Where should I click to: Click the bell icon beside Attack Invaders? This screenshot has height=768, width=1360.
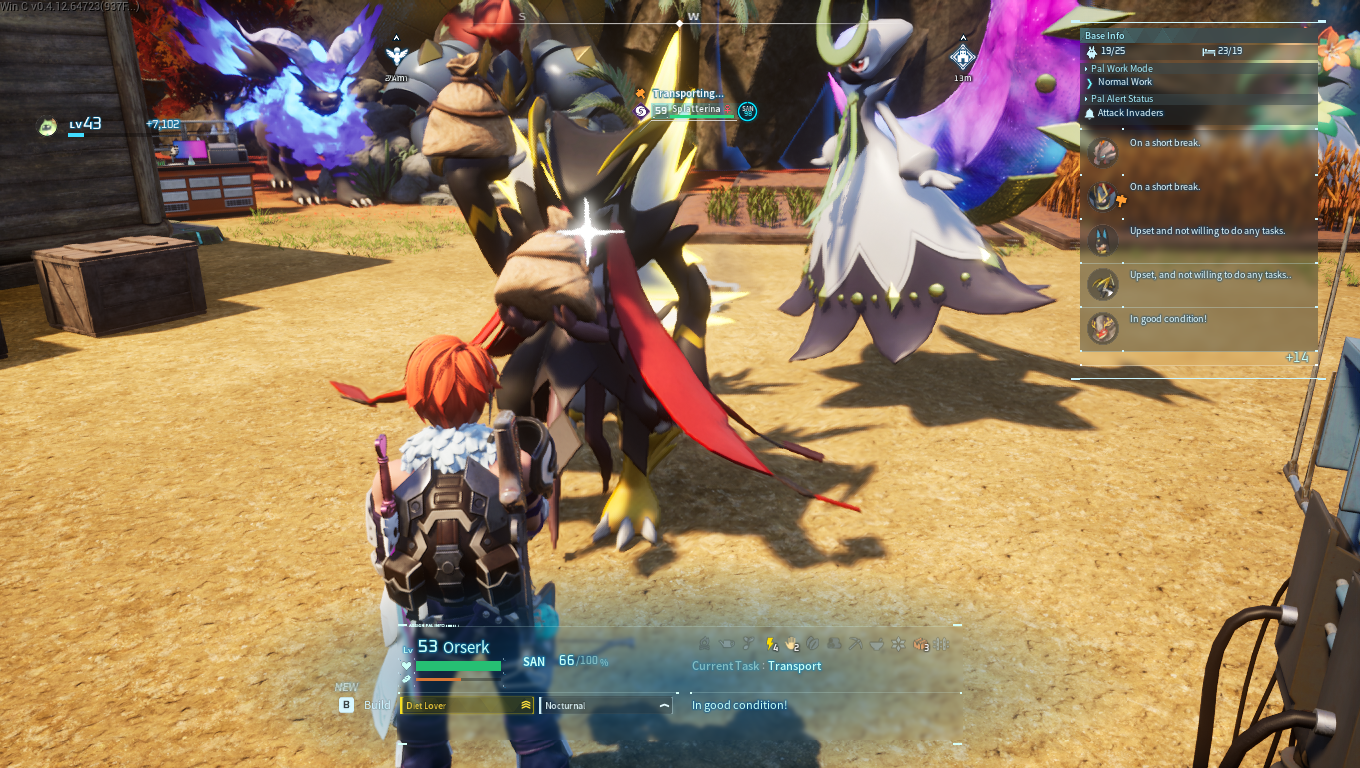tap(1088, 113)
